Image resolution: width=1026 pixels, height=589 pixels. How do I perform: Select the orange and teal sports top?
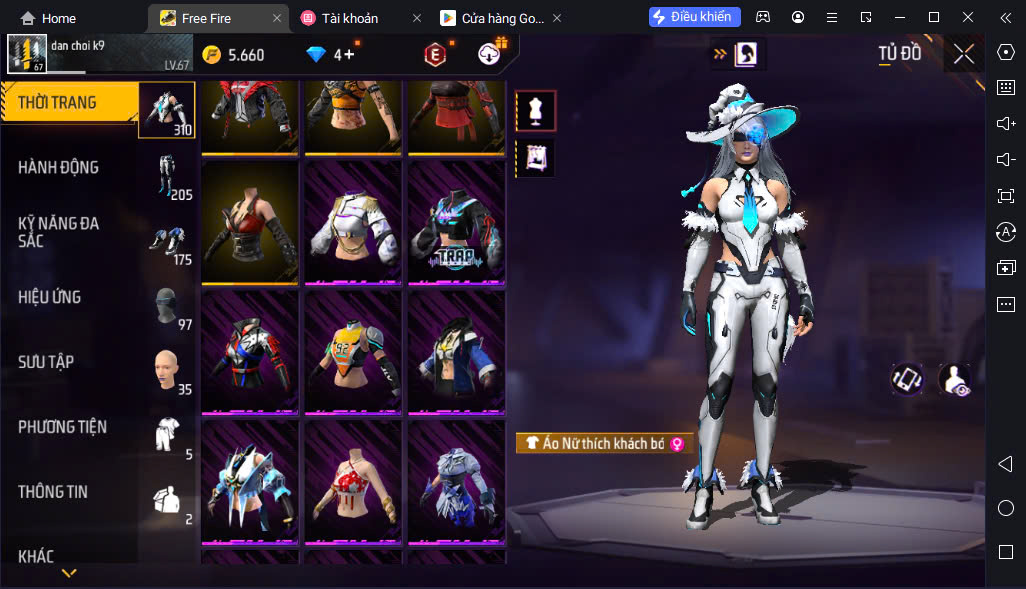pos(353,352)
